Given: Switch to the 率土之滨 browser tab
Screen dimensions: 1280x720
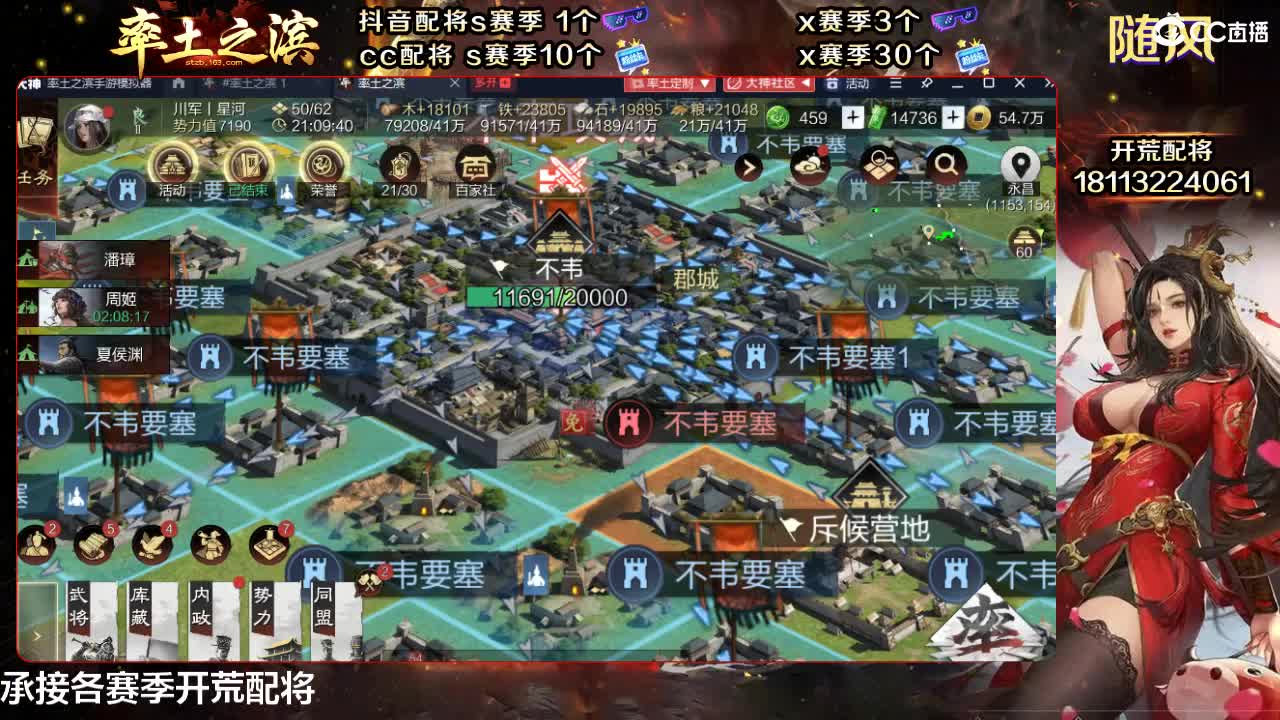Looking at the screenshot, I should tap(380, 85).
